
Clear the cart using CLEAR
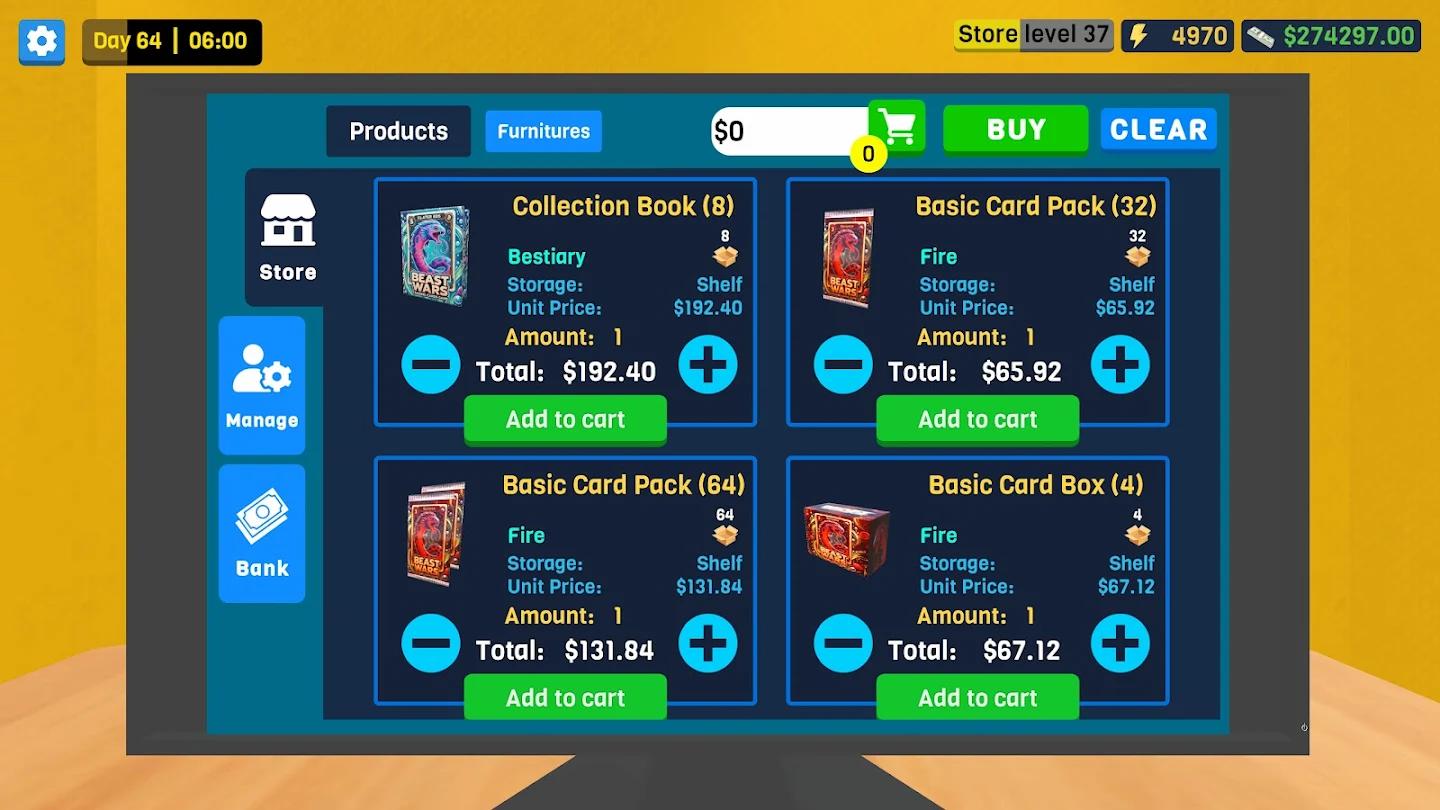pyautogui.click(x=1158, y=128)
